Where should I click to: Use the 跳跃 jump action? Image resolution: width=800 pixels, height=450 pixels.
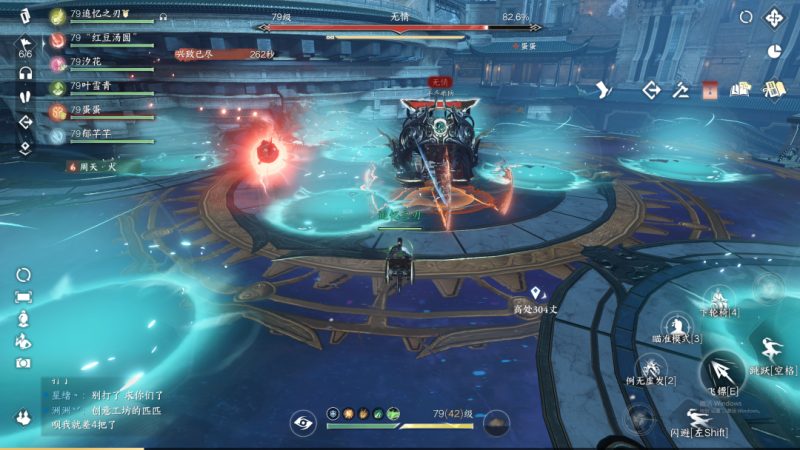coord(773,352)
